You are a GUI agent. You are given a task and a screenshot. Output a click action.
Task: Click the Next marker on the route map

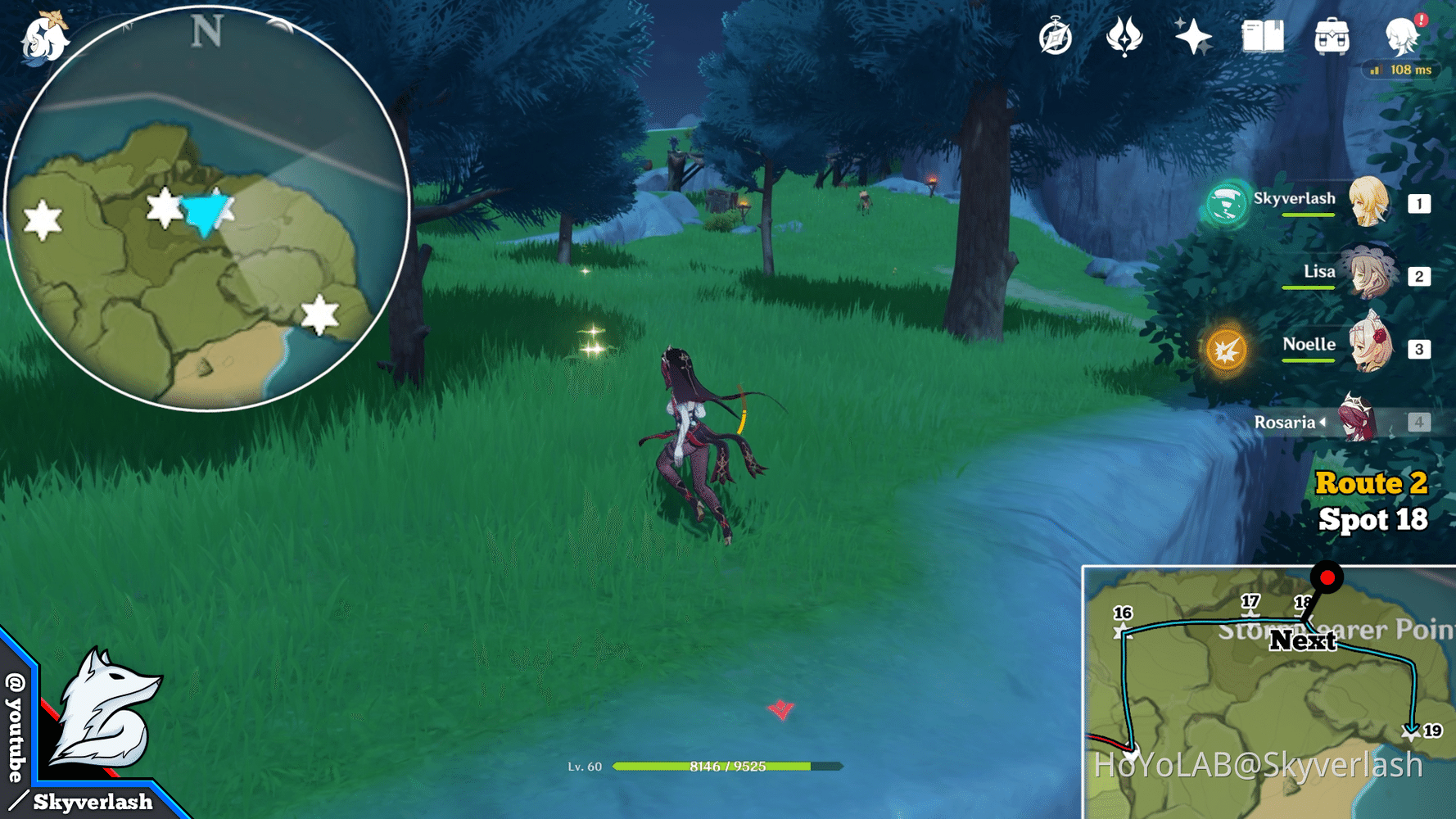point(1305,642)
